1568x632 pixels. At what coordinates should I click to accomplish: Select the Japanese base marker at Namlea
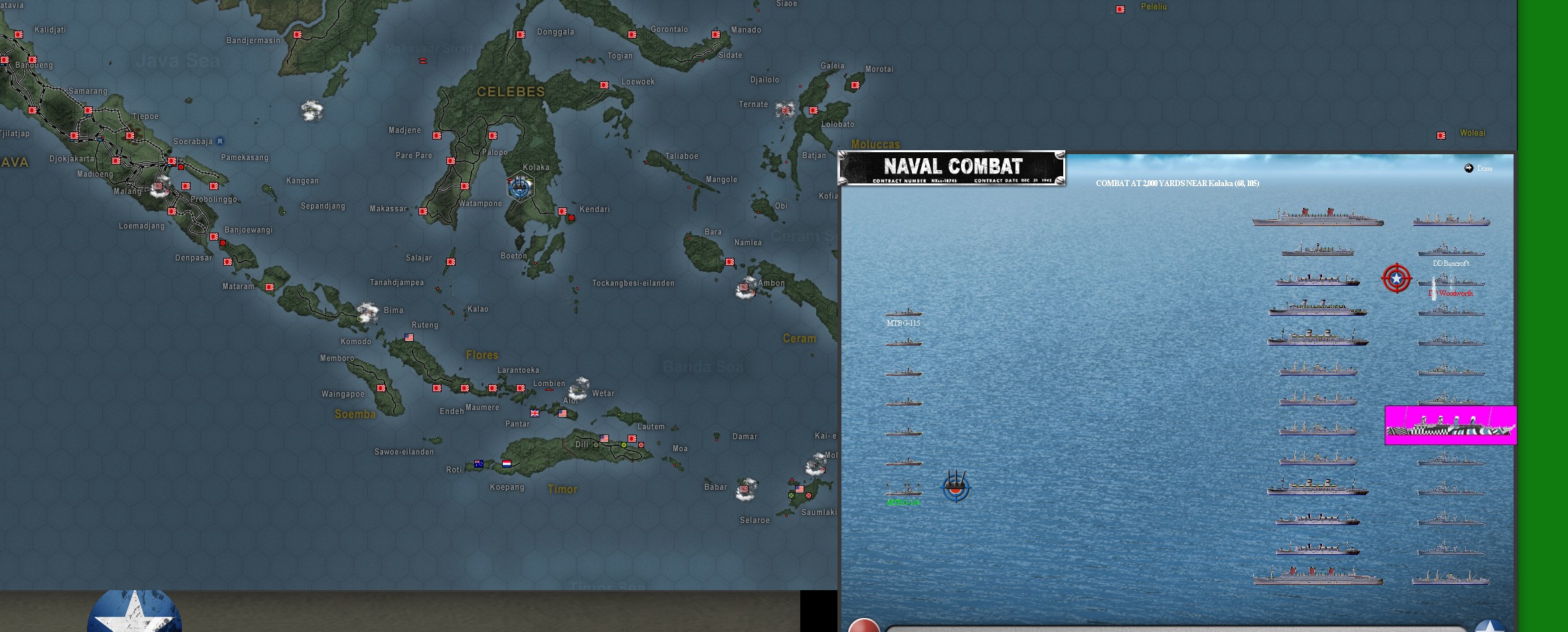[730, 262]
